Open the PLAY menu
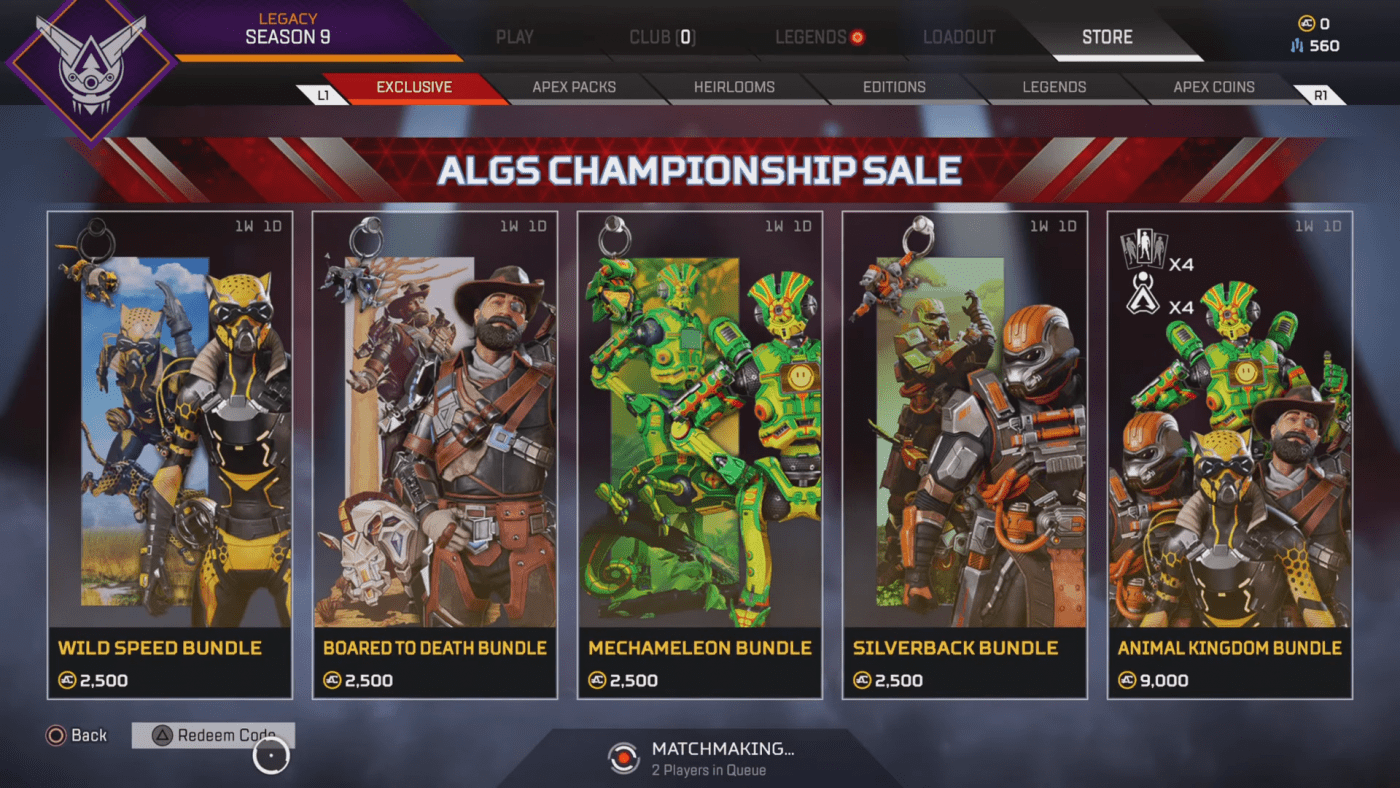1400x788 pixels. pos(513,36)
